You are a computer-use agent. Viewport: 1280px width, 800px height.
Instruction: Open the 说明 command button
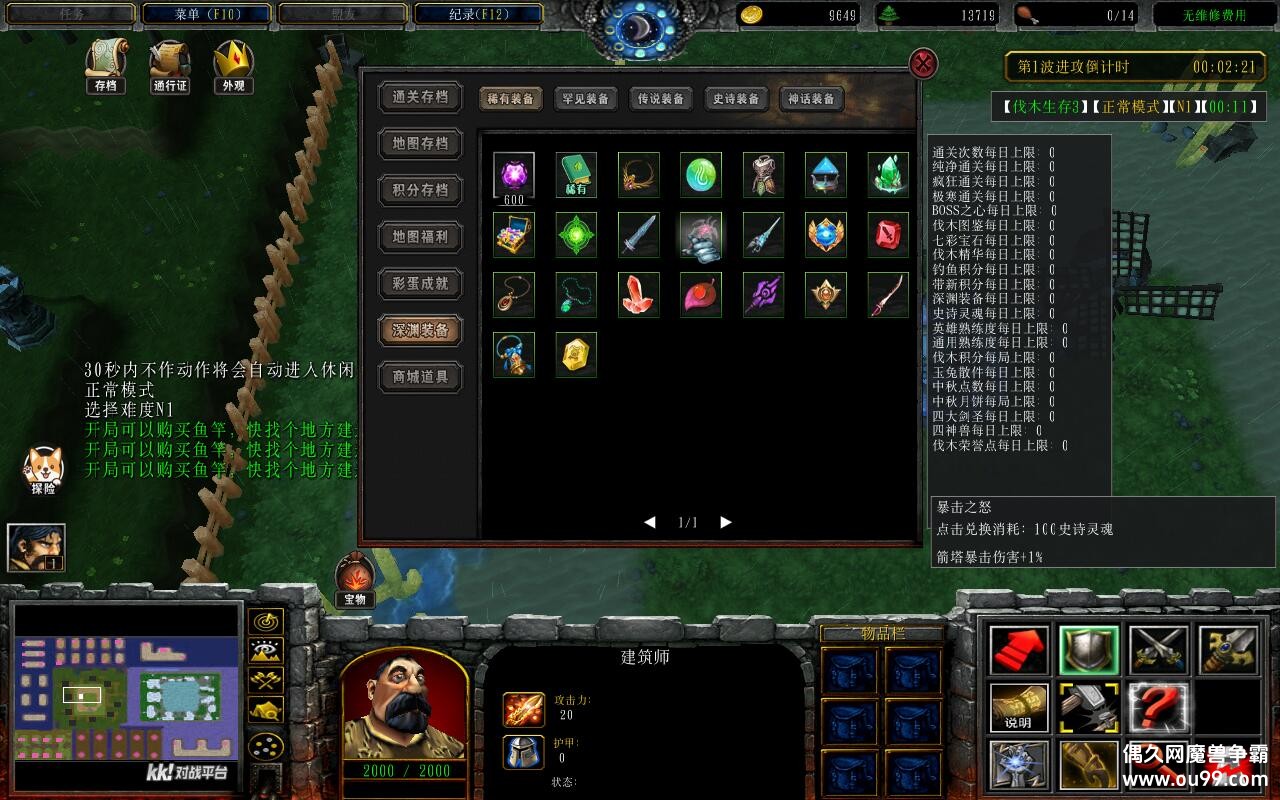click(1019, 707)
